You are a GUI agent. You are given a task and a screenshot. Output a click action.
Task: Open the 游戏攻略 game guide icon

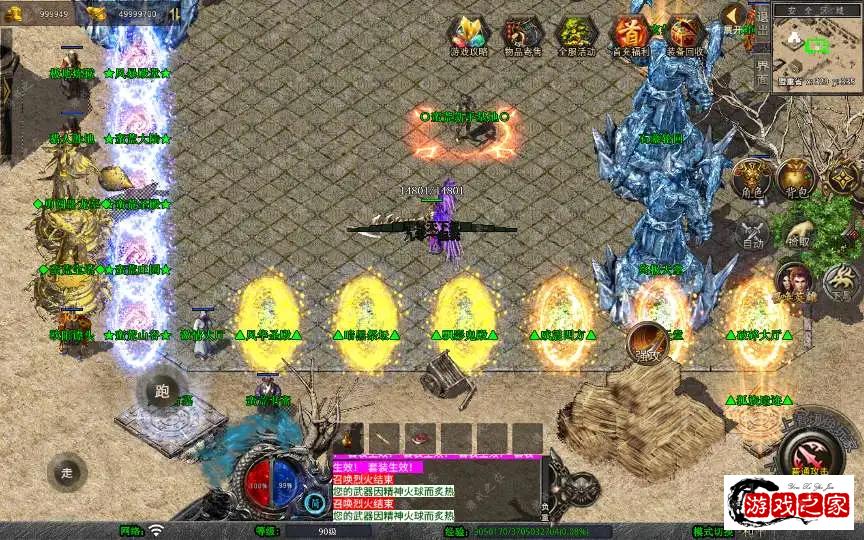tap(467, 34)
